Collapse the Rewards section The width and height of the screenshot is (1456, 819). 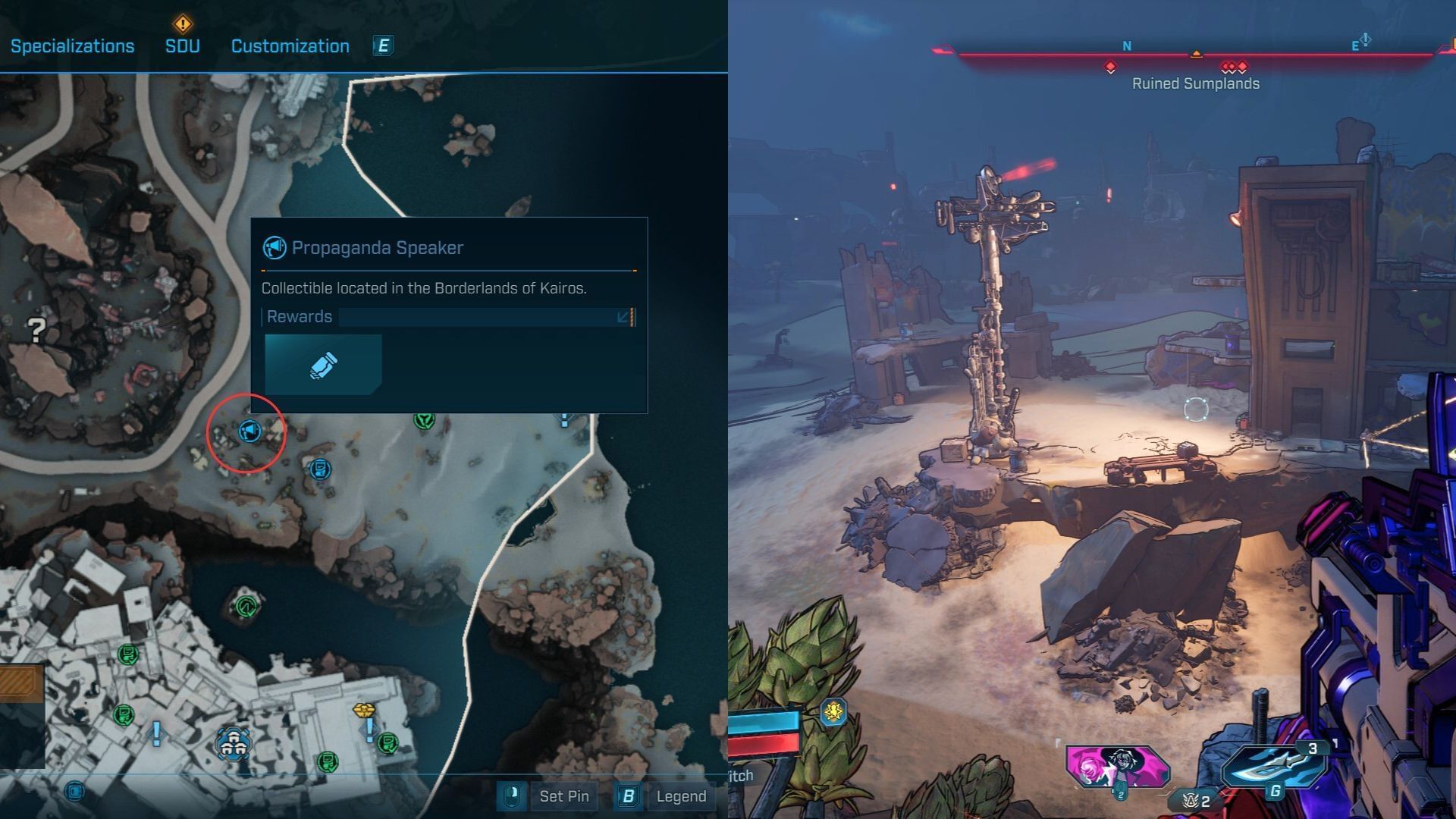pyautogui.click(x=624, y=317)
